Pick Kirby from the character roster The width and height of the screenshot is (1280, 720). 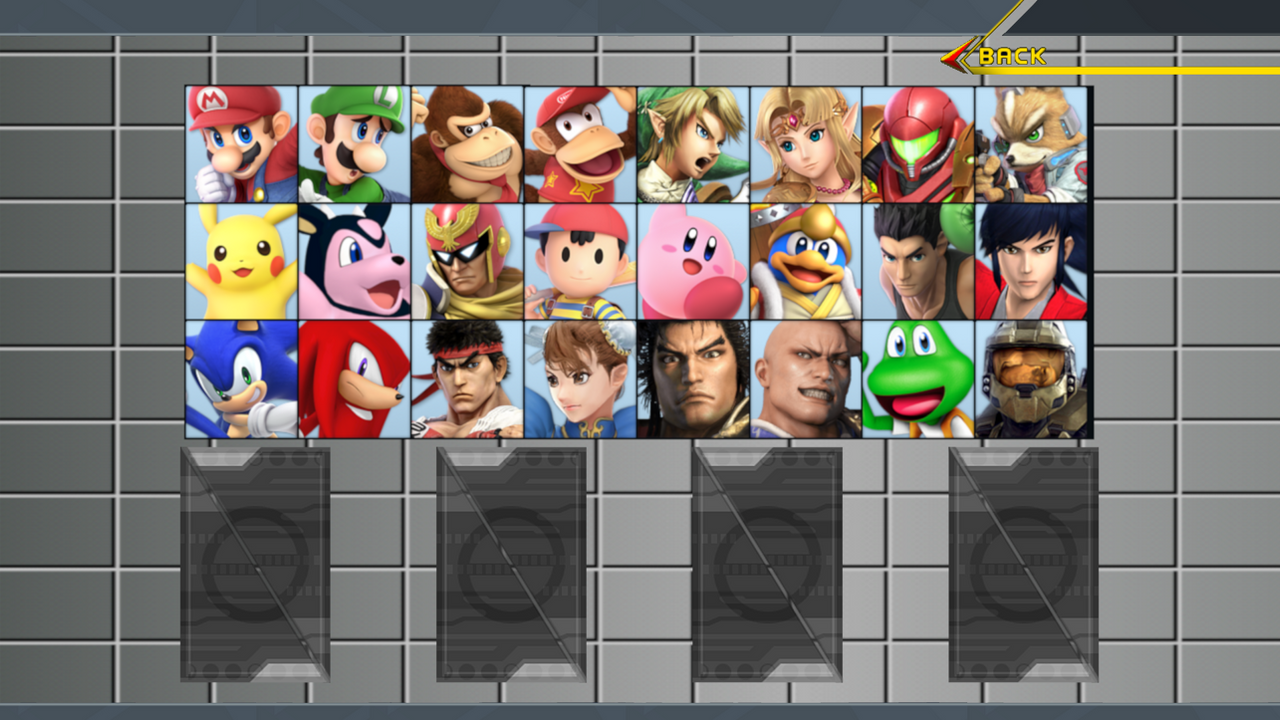pos(694,262)
